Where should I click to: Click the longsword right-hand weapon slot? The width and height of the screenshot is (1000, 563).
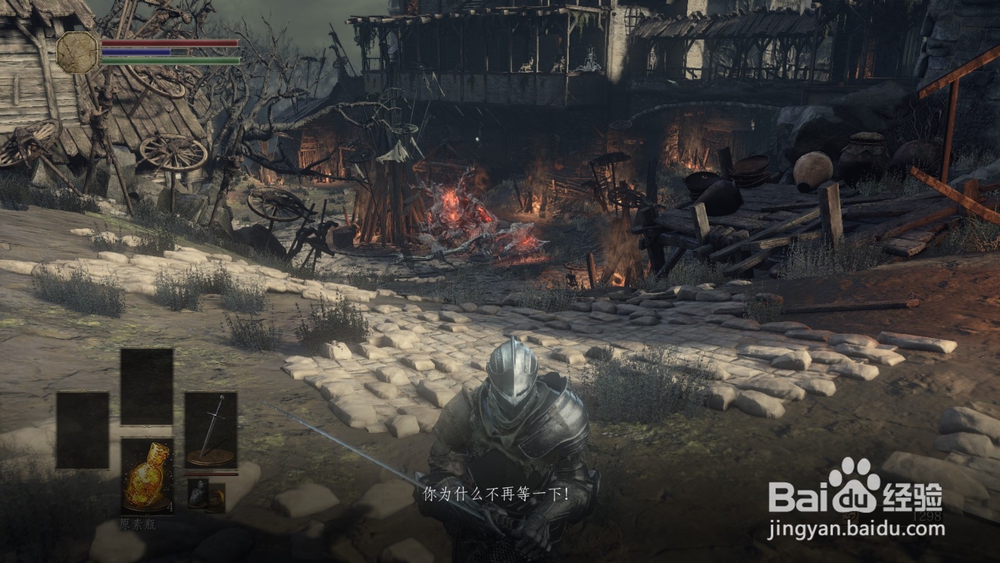210,429
